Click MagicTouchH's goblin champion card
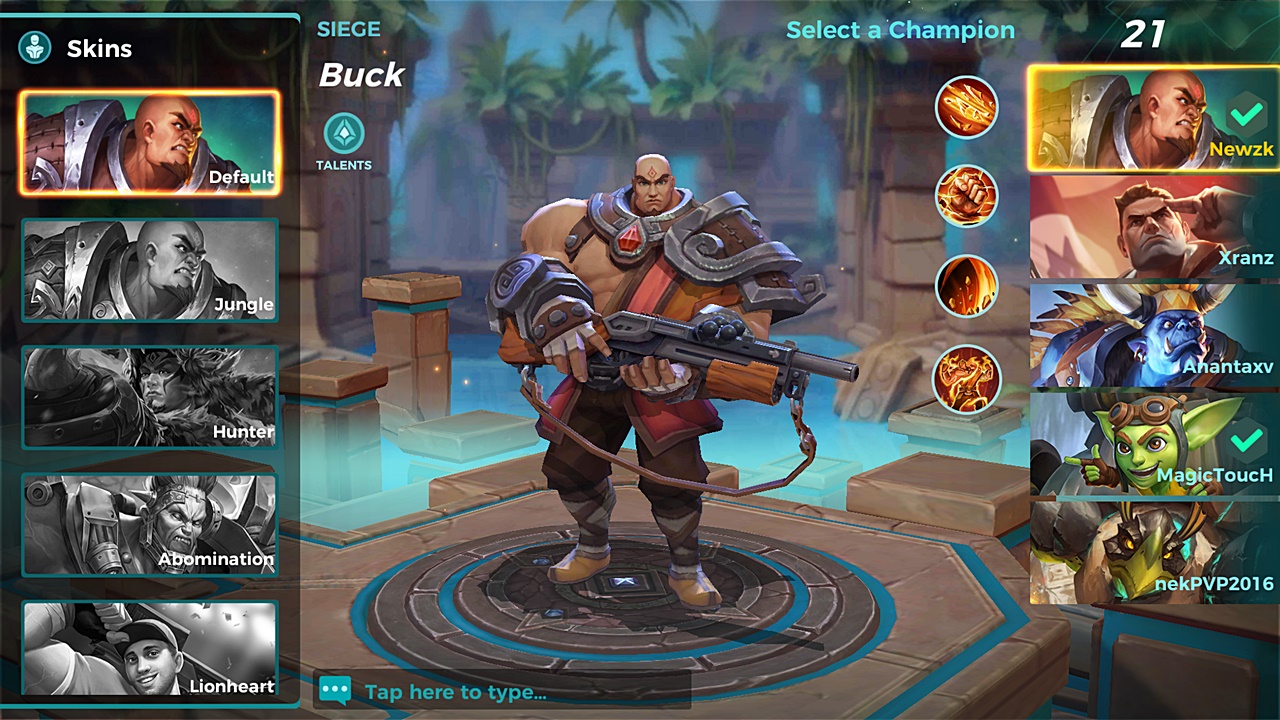Screen dimensions: 1280x720 (x=1153, y=444)
